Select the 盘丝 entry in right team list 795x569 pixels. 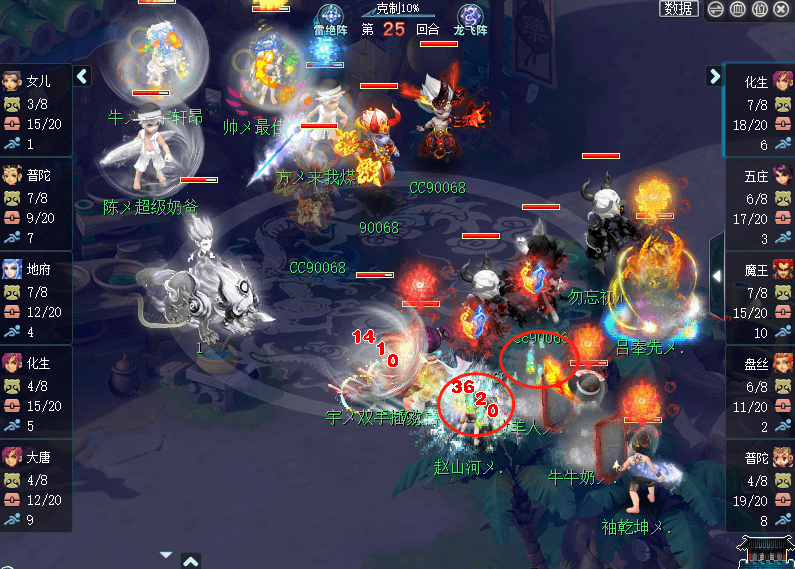[759, 384]
